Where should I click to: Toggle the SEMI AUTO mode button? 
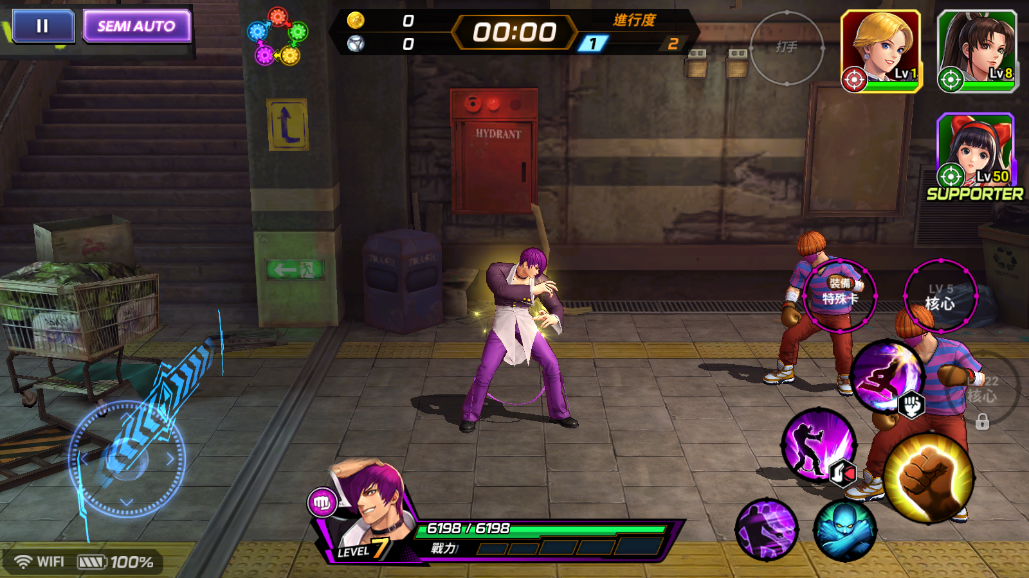[x=136, y=26]
